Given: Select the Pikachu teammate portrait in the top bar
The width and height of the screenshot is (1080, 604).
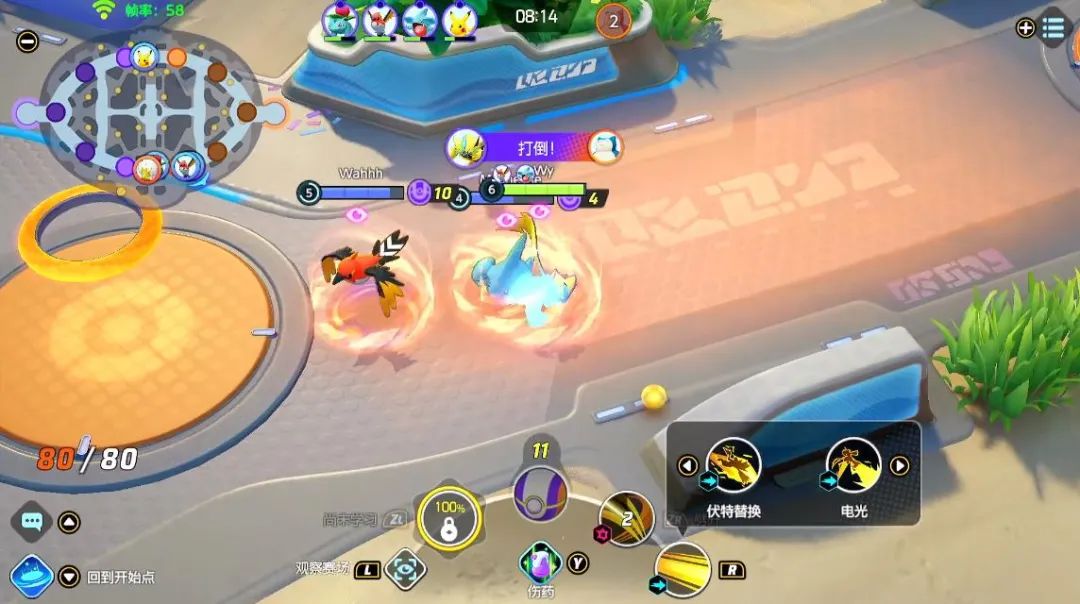Looking at the screenshot, I should coord(460,20).
